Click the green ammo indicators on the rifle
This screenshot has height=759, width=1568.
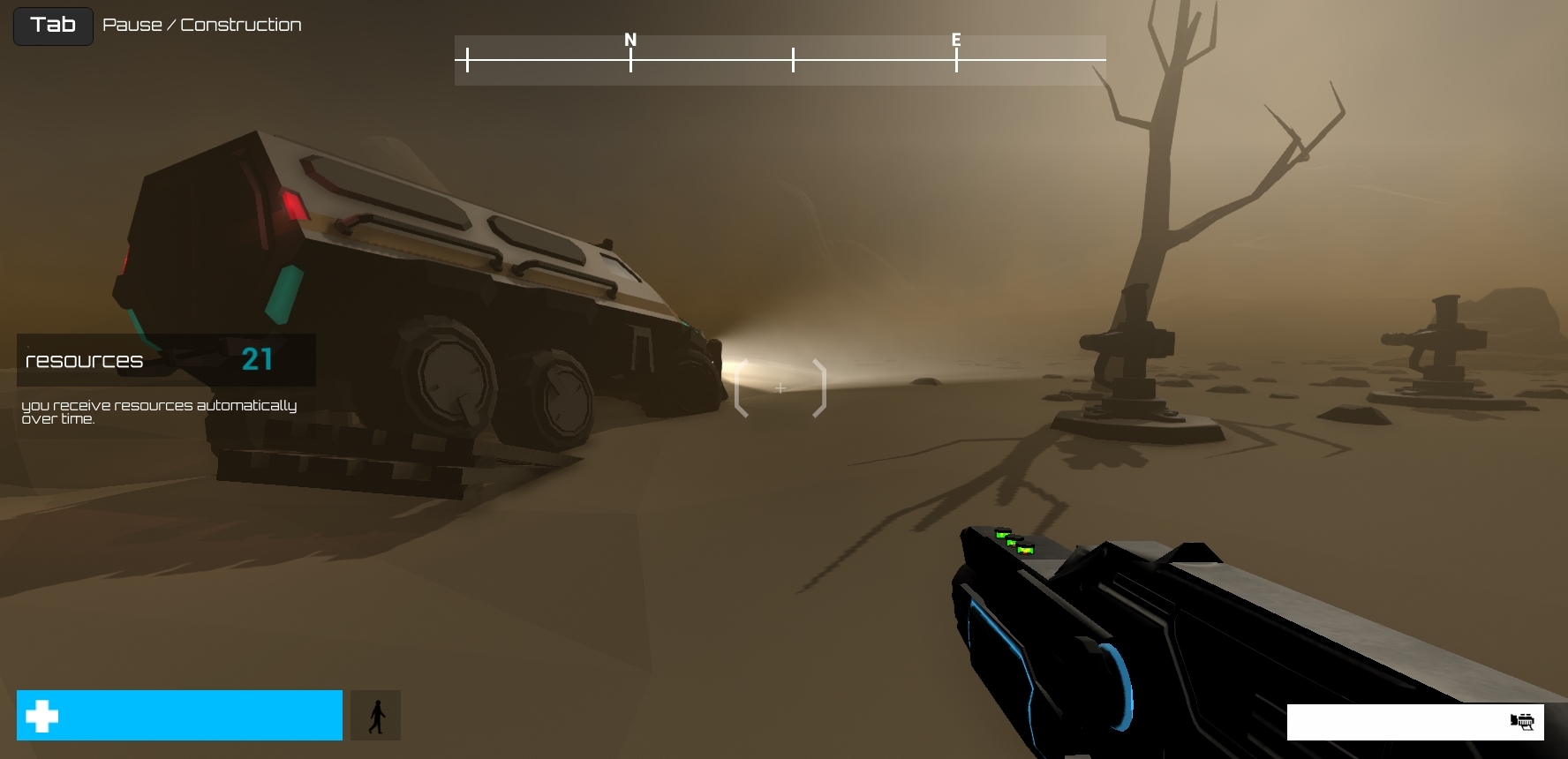[1014, 541]
